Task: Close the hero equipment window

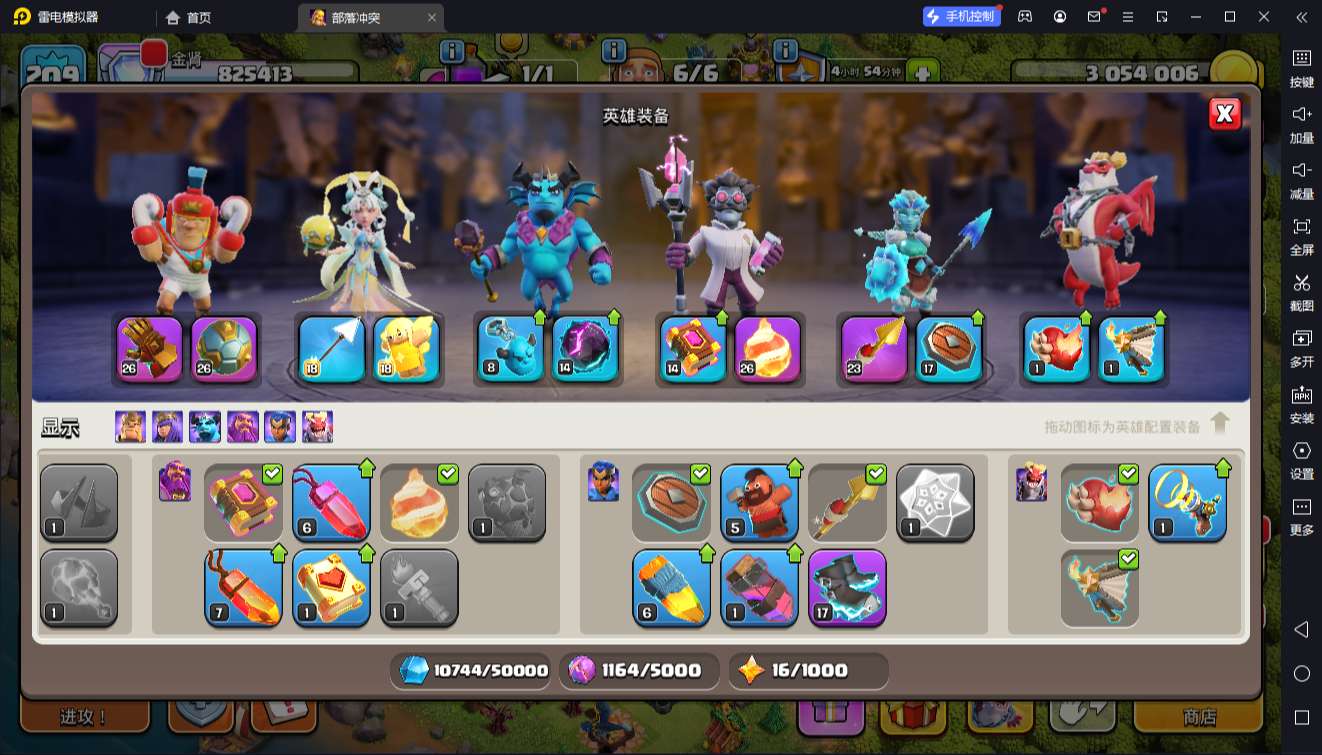Action: coord(1224,114)
